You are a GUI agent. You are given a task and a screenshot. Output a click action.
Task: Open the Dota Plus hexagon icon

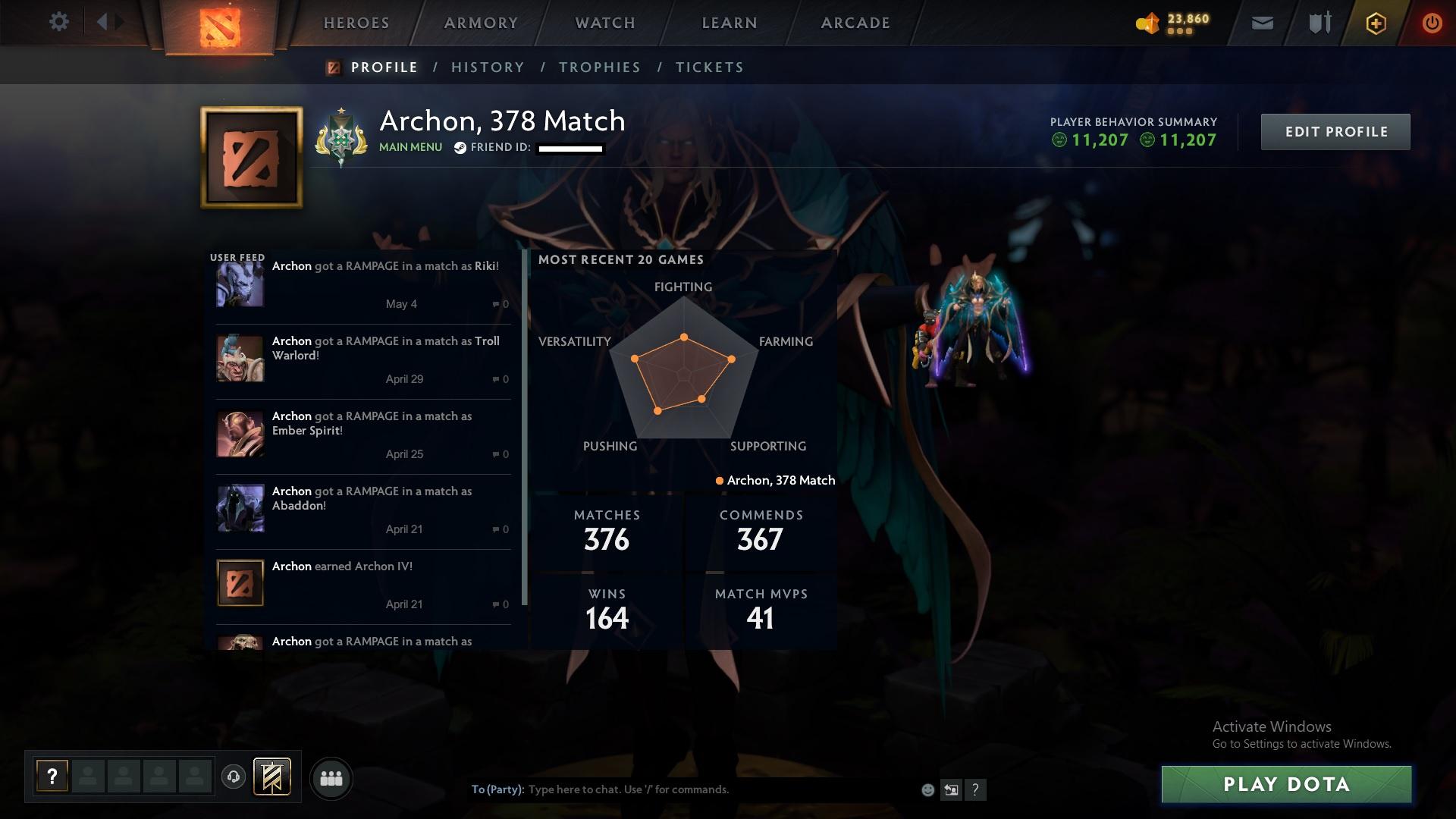coord(1375,23)
